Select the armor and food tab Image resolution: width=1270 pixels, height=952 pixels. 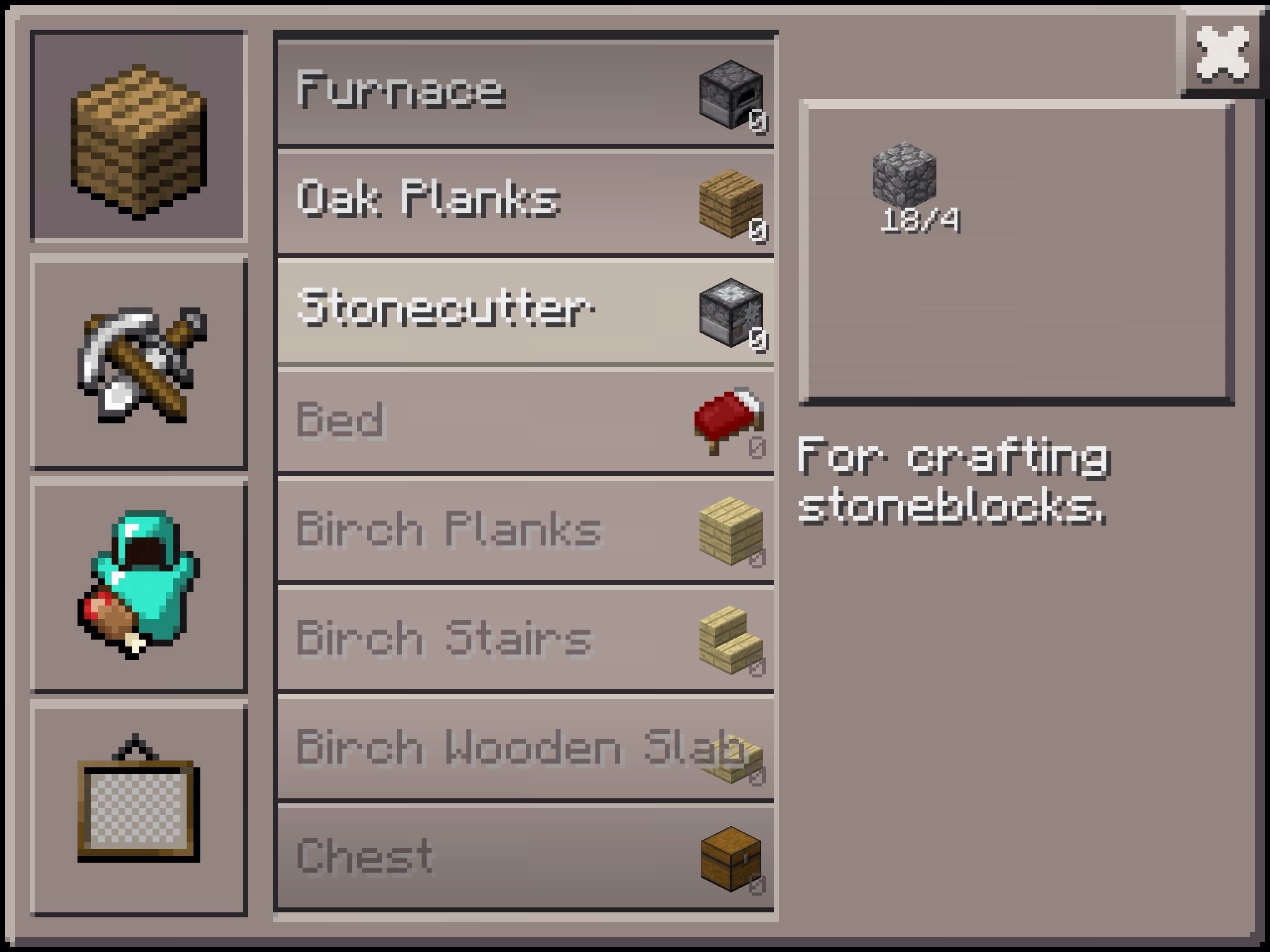click(x=139, y=586)
